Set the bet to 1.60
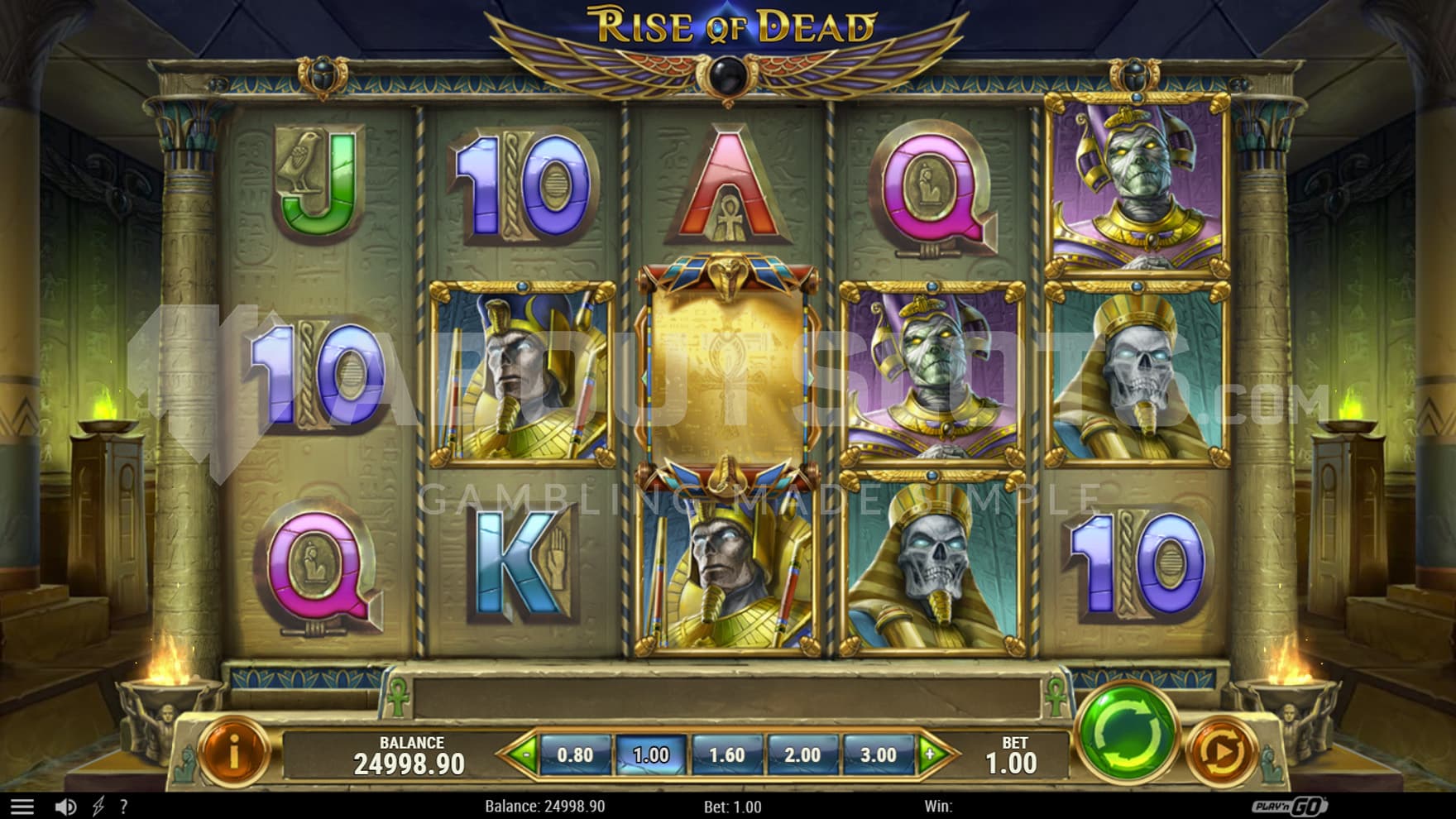 [726, 755]
